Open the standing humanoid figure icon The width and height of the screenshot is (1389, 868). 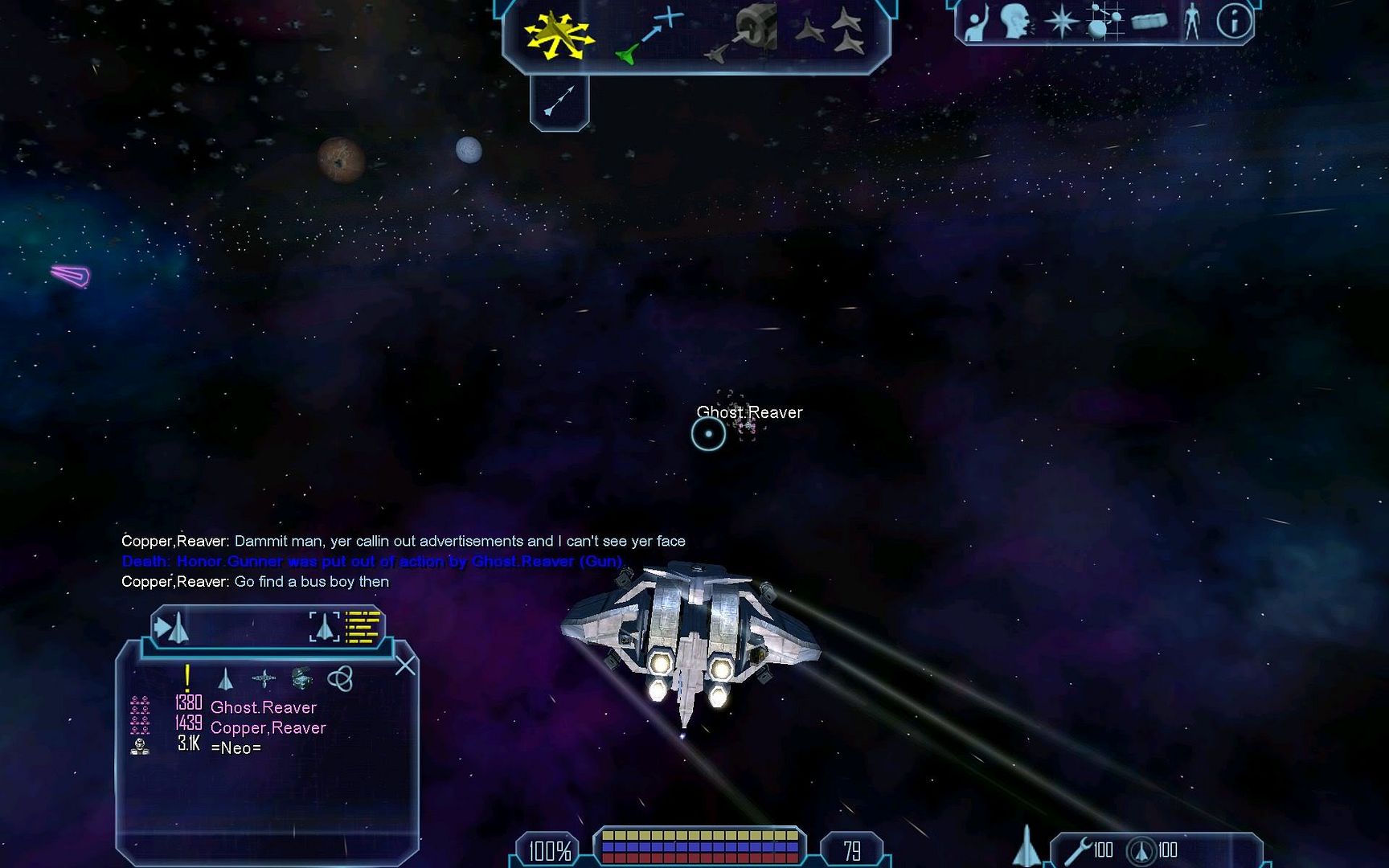point(1192,22)
